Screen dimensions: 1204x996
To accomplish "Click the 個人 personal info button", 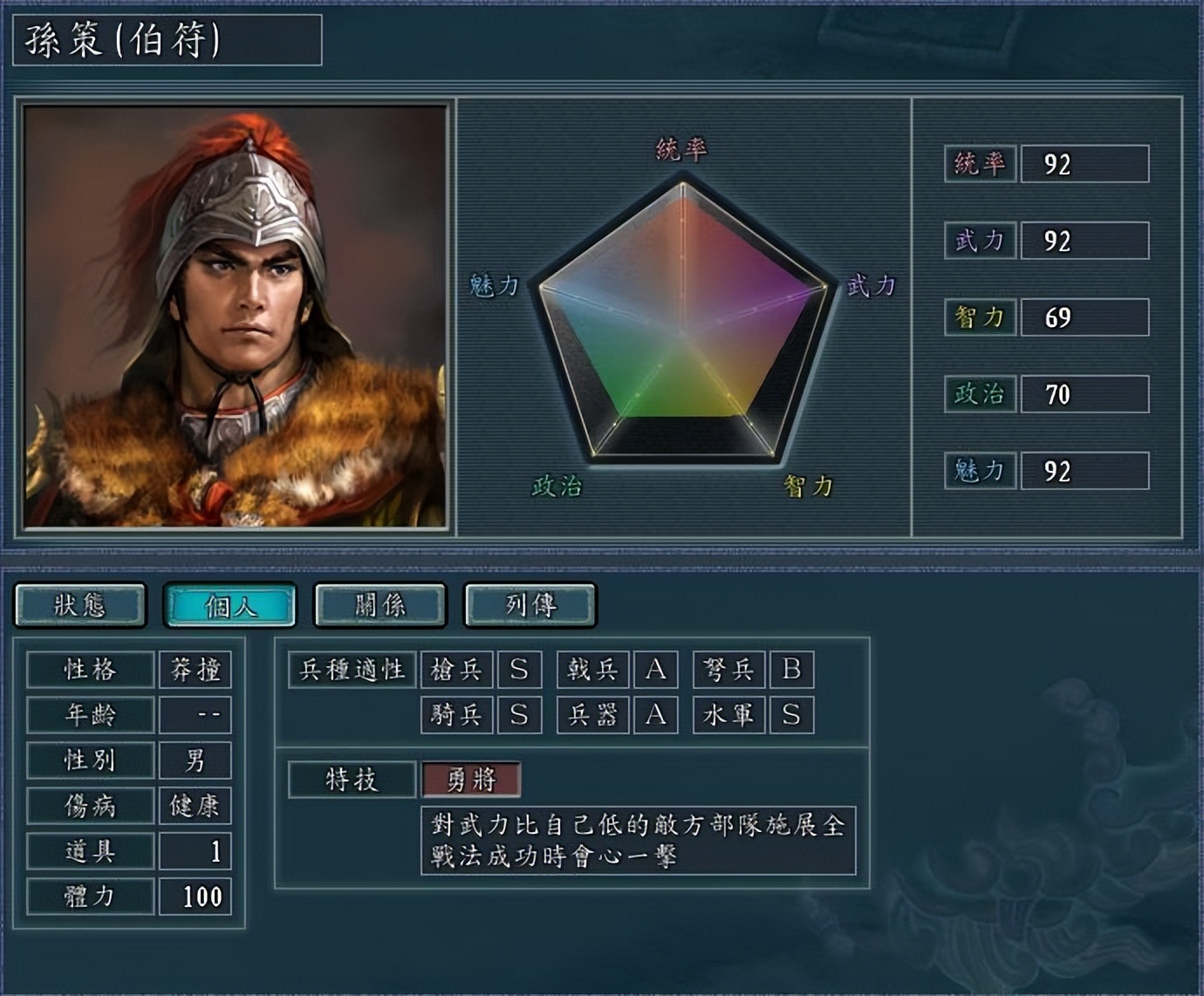I will point(229,605).
